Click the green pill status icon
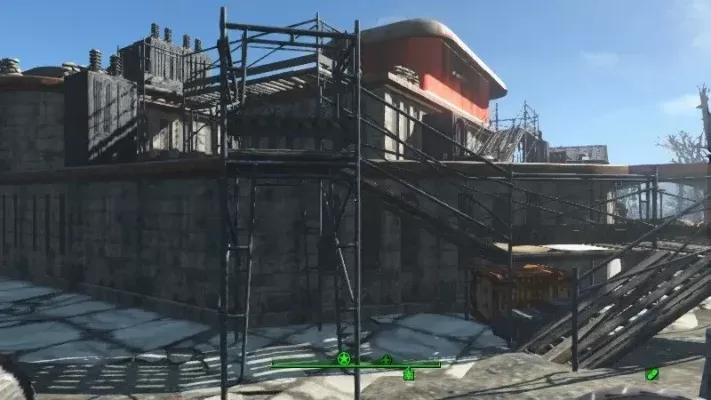Viewport: 711px width, 400px height. pos(652,374)
